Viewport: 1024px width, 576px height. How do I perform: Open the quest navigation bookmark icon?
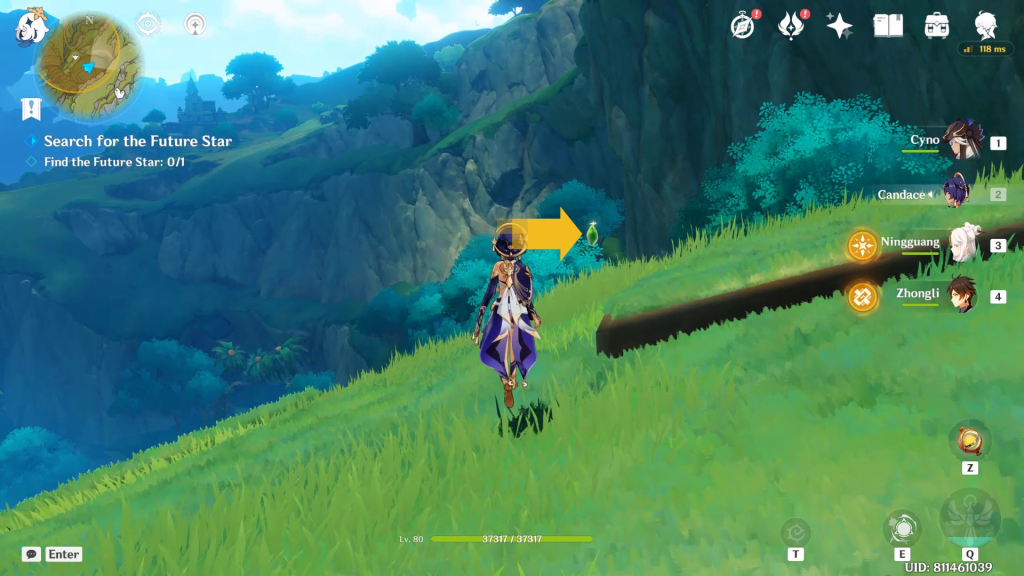pyautogui.click(x=31, y=108)
